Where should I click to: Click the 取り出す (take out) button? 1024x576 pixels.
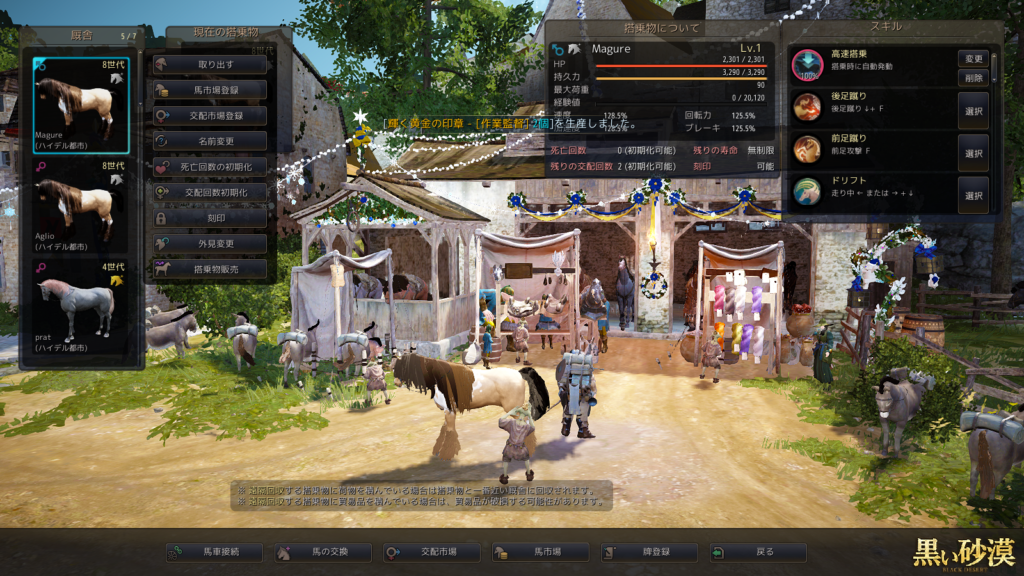coord(210,64)
